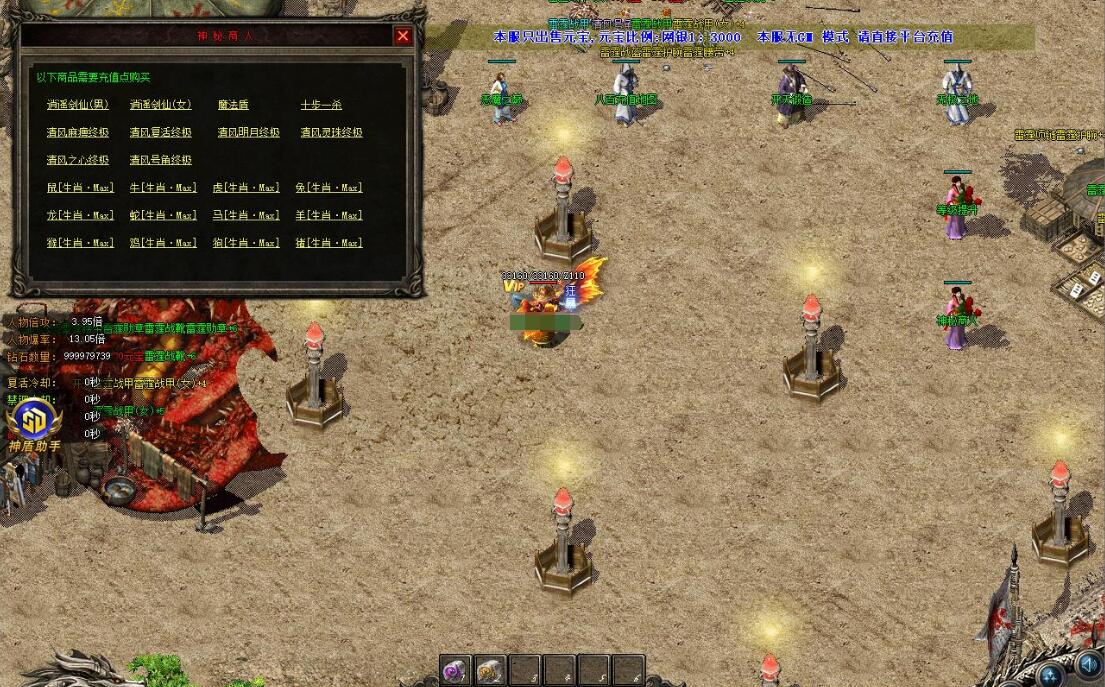
Task: Buy the 鼠[生肖·Max] zodiac item
Action: coord(80,188)
